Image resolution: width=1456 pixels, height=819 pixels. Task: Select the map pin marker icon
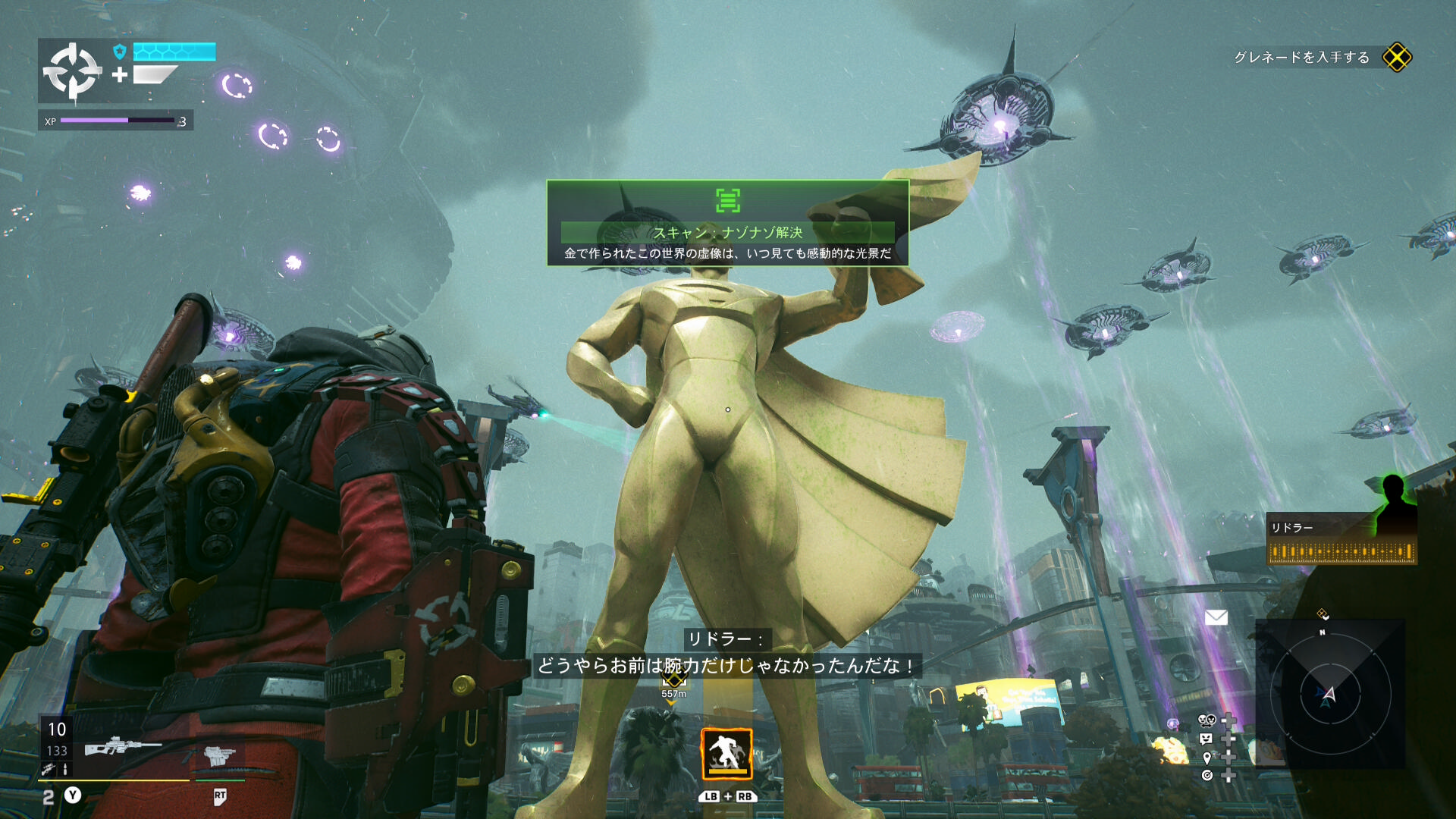click(x=1207, y=758)
